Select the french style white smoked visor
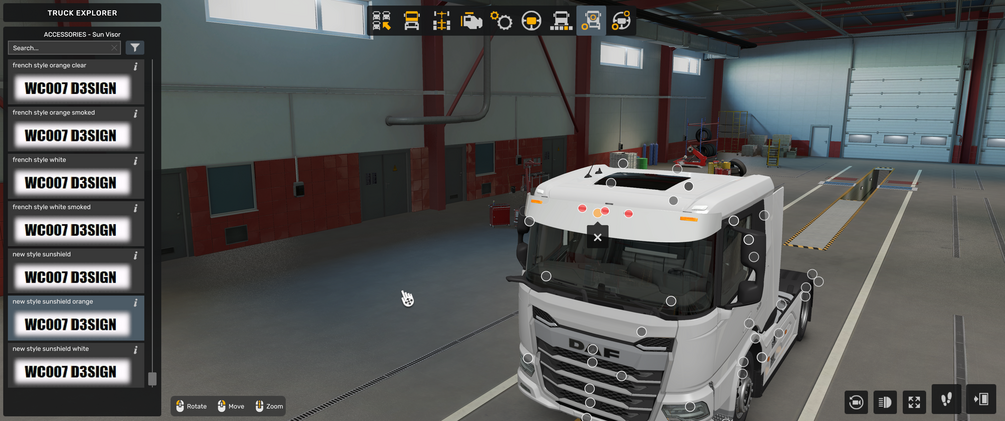 (x=70, y=229)
